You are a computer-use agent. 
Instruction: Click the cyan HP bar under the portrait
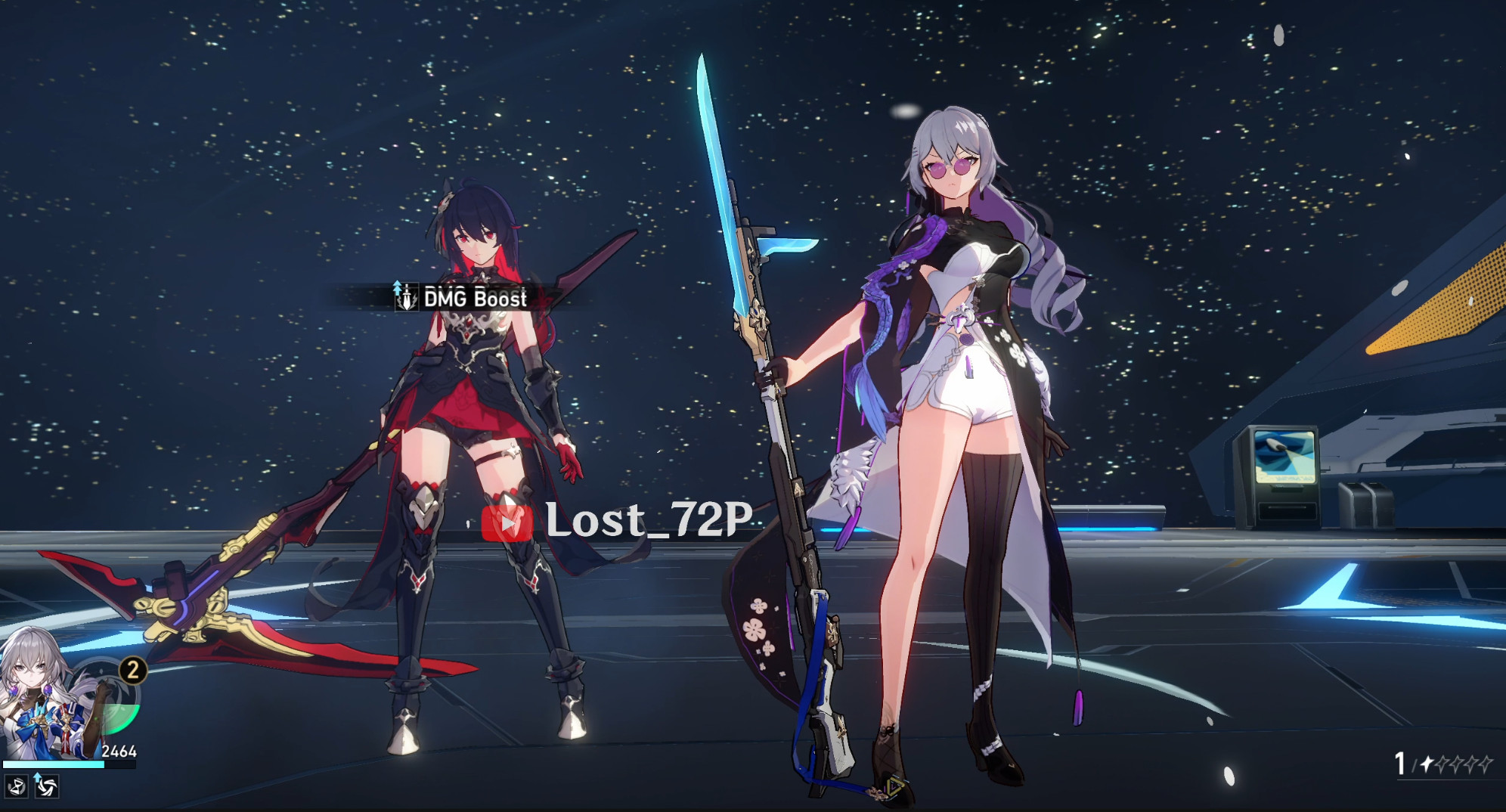[53, 764]
